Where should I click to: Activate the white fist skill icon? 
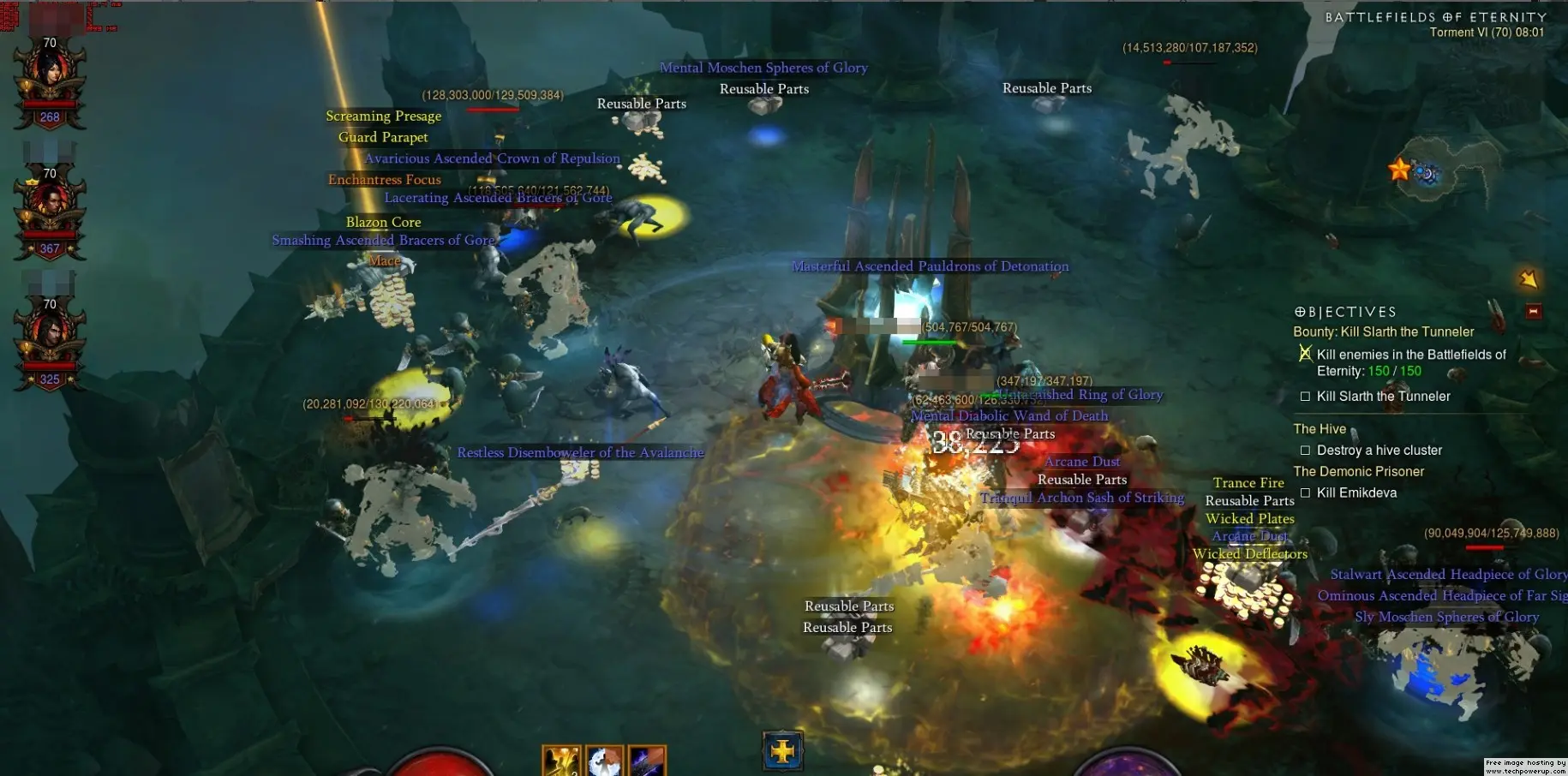point(604,761)
